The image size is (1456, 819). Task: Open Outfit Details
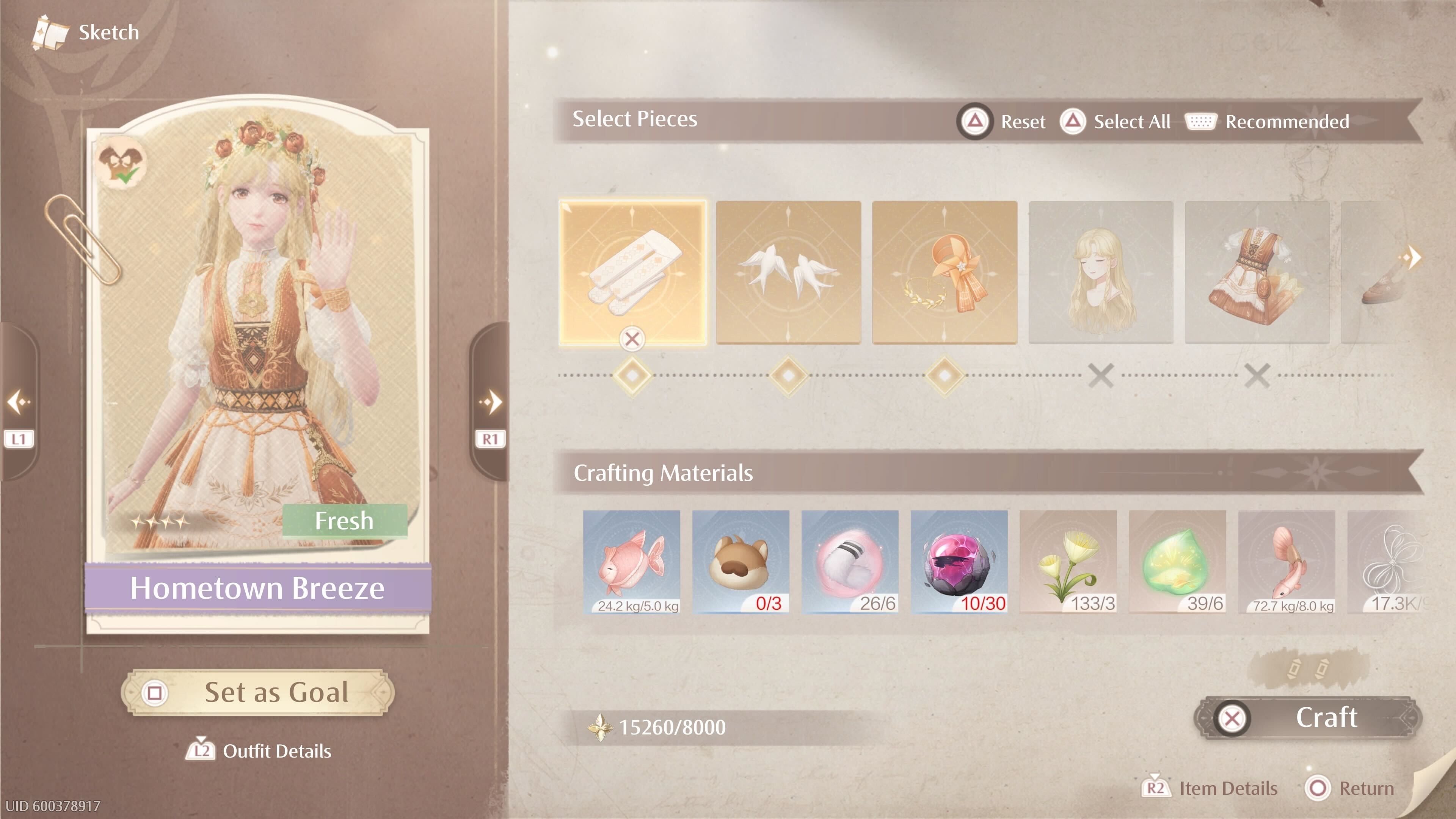pos(259,751)
